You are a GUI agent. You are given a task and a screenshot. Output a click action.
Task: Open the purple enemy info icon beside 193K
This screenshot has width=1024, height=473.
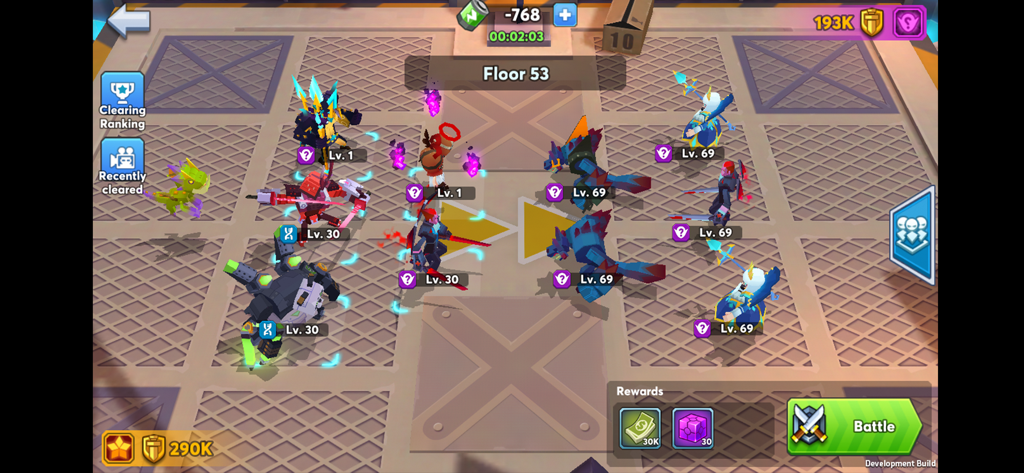point(908,22)
